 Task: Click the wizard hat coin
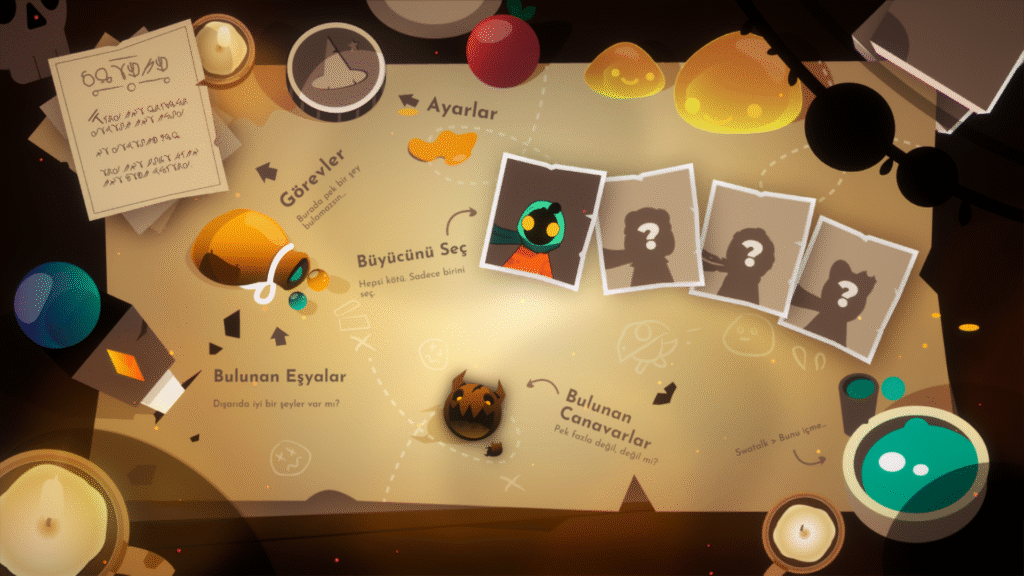pos(336,66)
